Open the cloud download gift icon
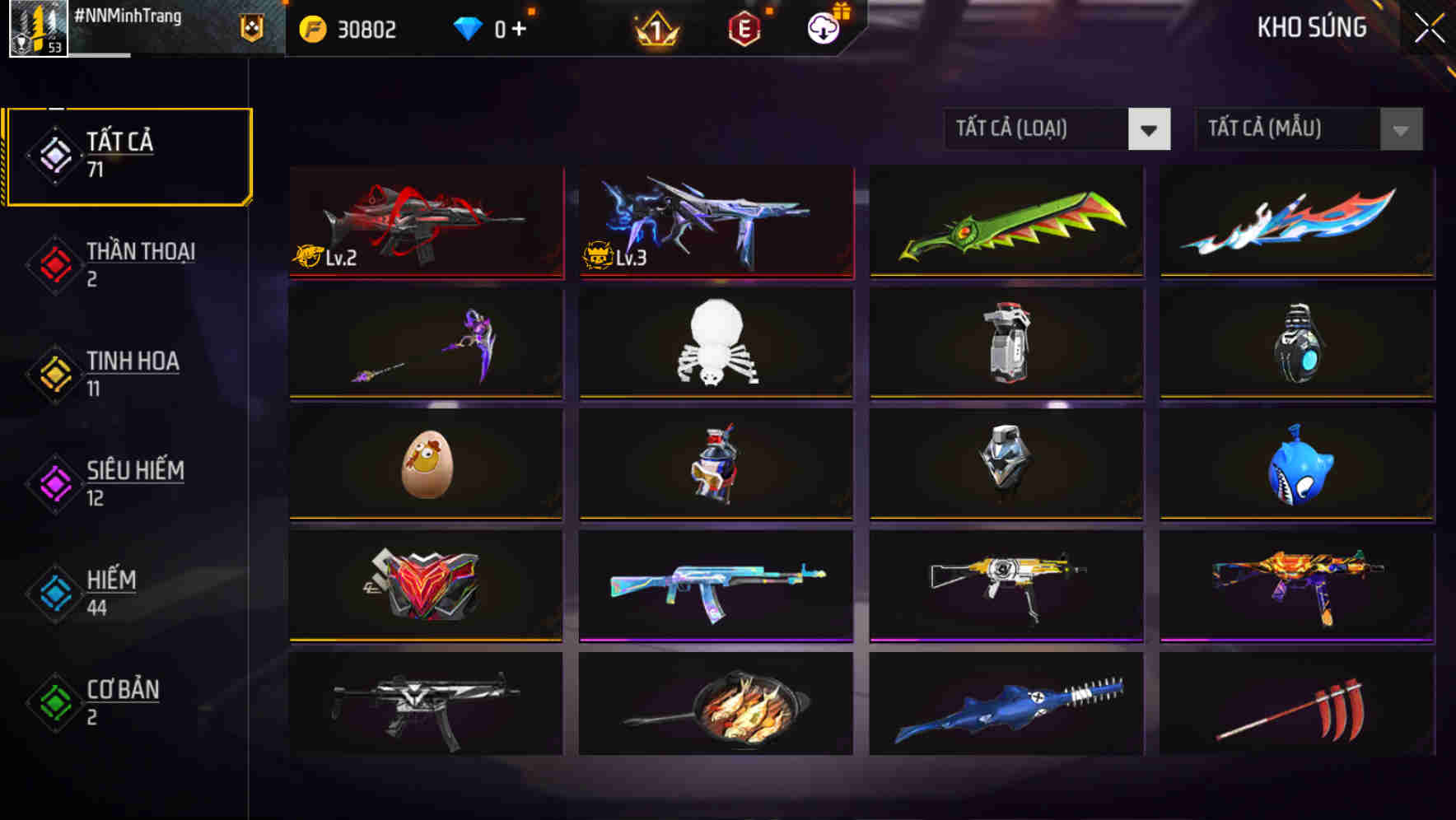Viewport: 1456px width, 820px height. pos(822,27)
